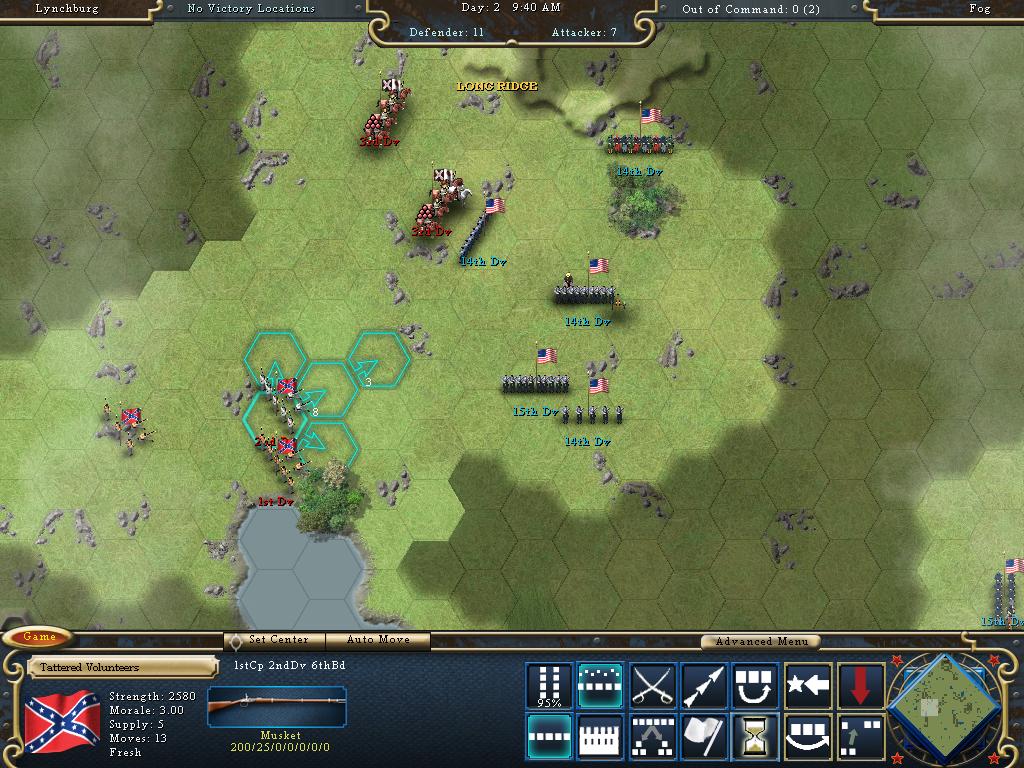Open the Advanced Menu
Viewport: 1024px width, 768px height.
(x=759, y=641)
